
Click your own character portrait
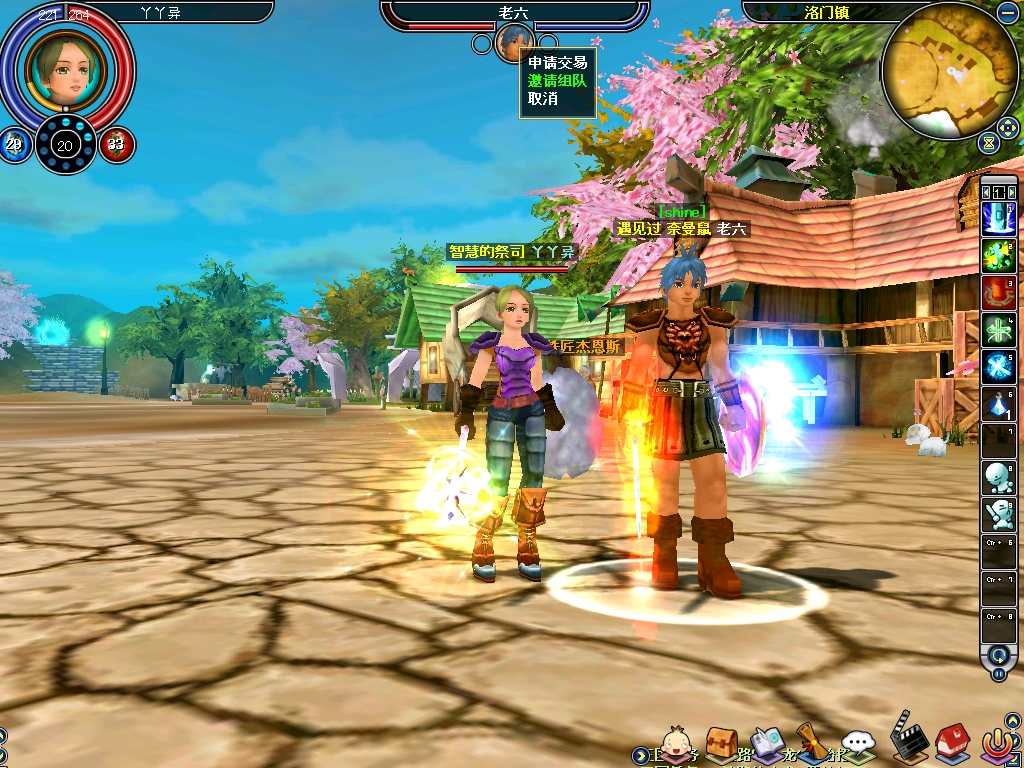tap(66, 65)
